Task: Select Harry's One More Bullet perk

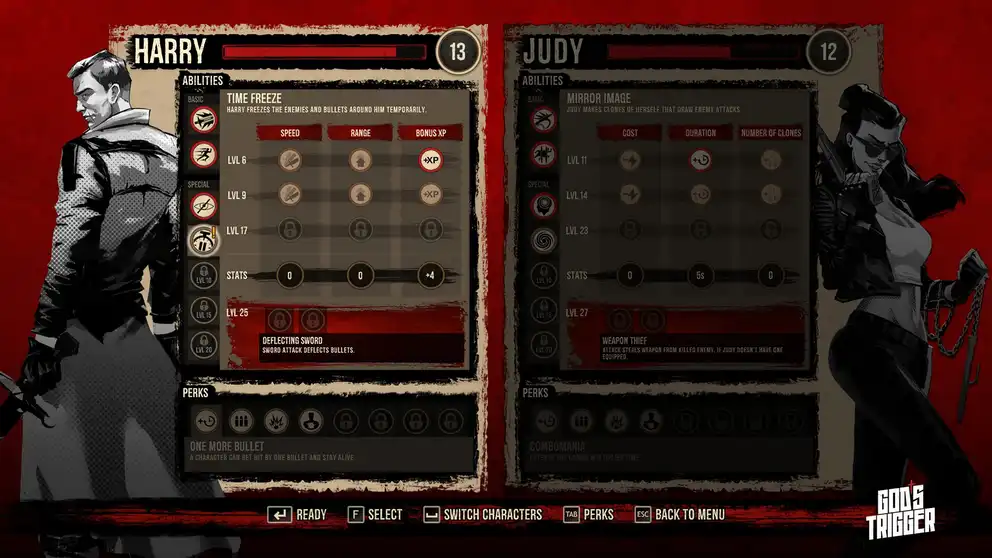Action: click(205, 420)
